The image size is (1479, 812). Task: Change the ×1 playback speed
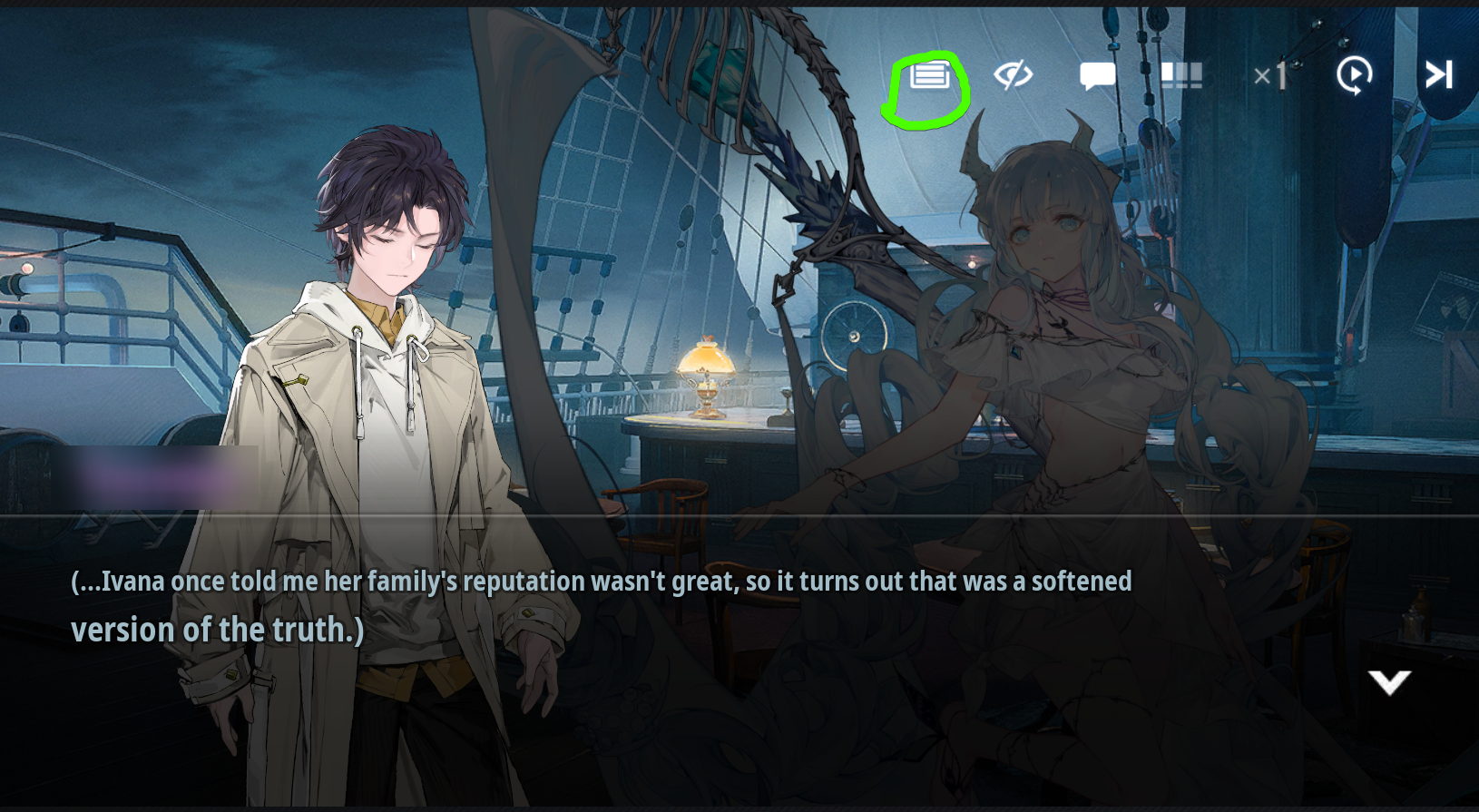pos(1270,76)
